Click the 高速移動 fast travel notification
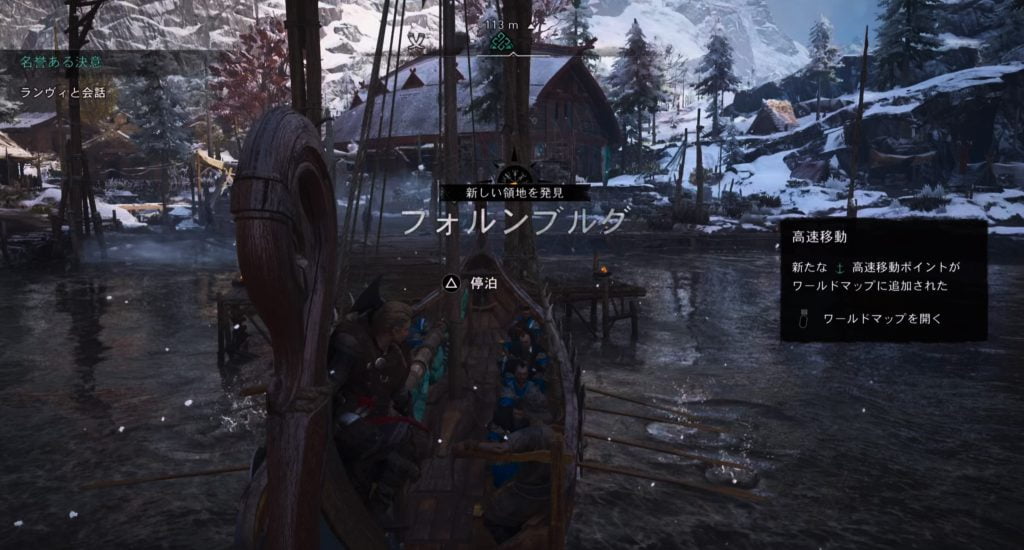The height and width of the screenshot is (550, 1024). 883,280
